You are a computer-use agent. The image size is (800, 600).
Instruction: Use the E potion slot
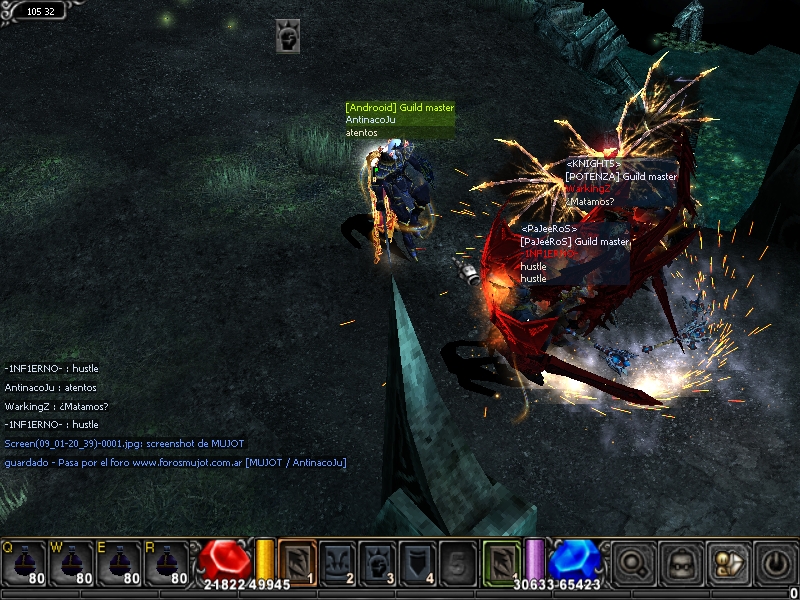click(x=120, y=565)
